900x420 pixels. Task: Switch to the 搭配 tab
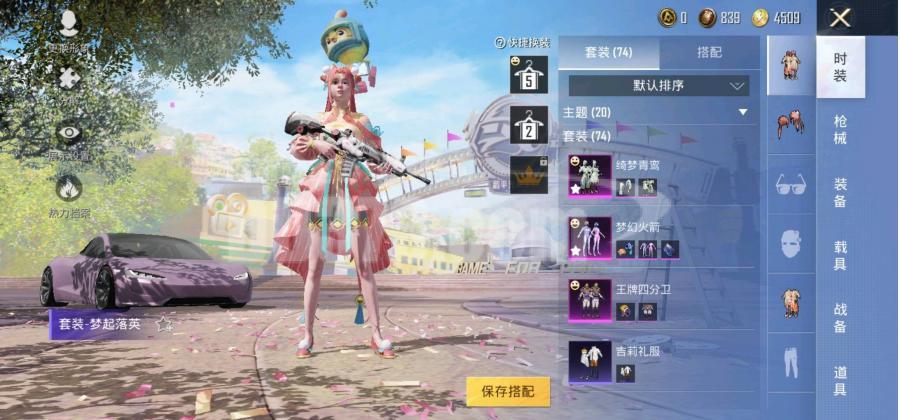point(709,52)
